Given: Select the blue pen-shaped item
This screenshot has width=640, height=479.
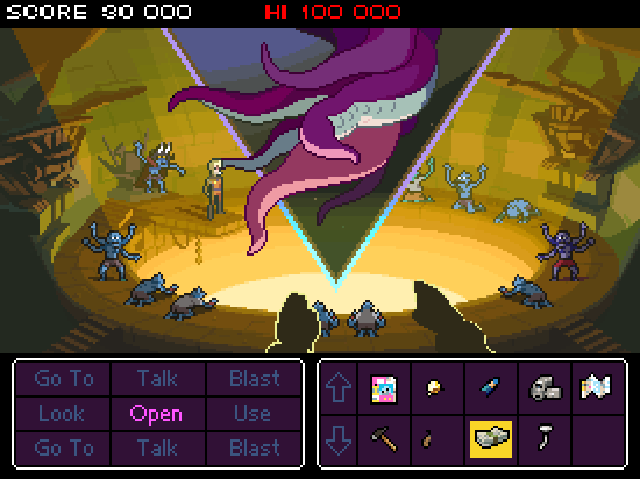Looking at the screenshot, I should click(491, 388).
